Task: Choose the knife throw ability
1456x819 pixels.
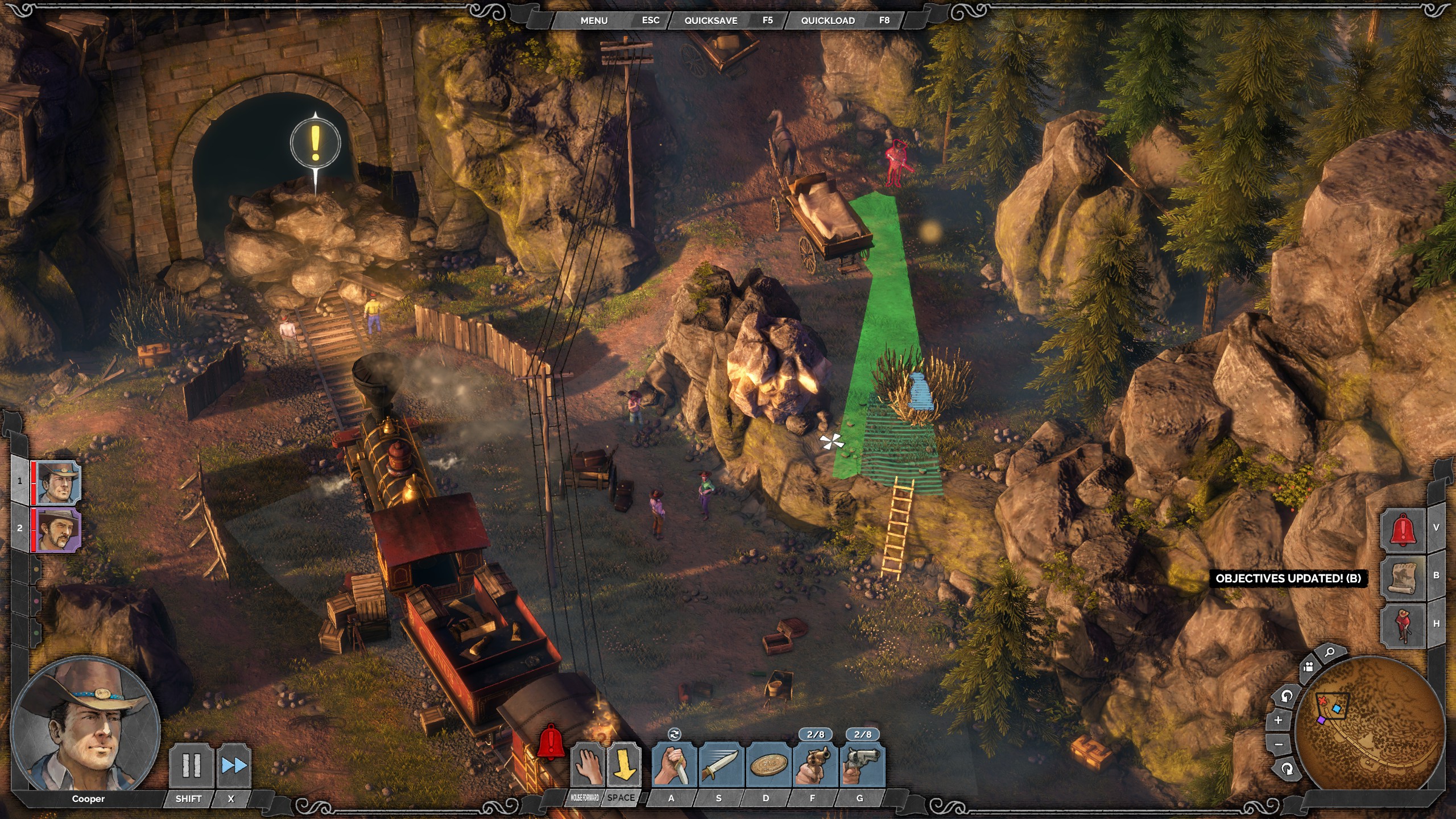Action: tap(721, 766)
